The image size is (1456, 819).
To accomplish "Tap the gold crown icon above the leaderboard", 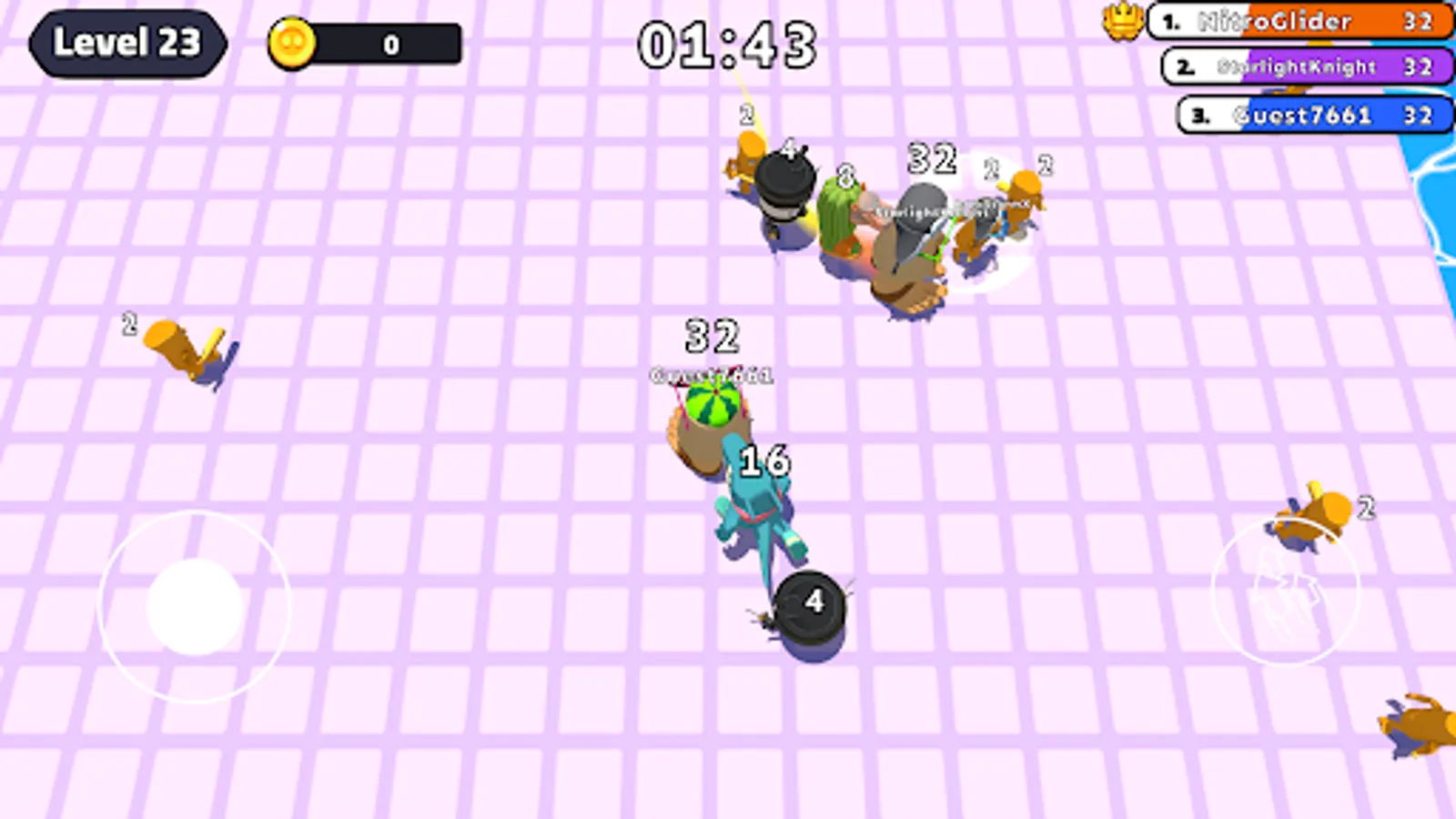I will [x=1124, y=20].
